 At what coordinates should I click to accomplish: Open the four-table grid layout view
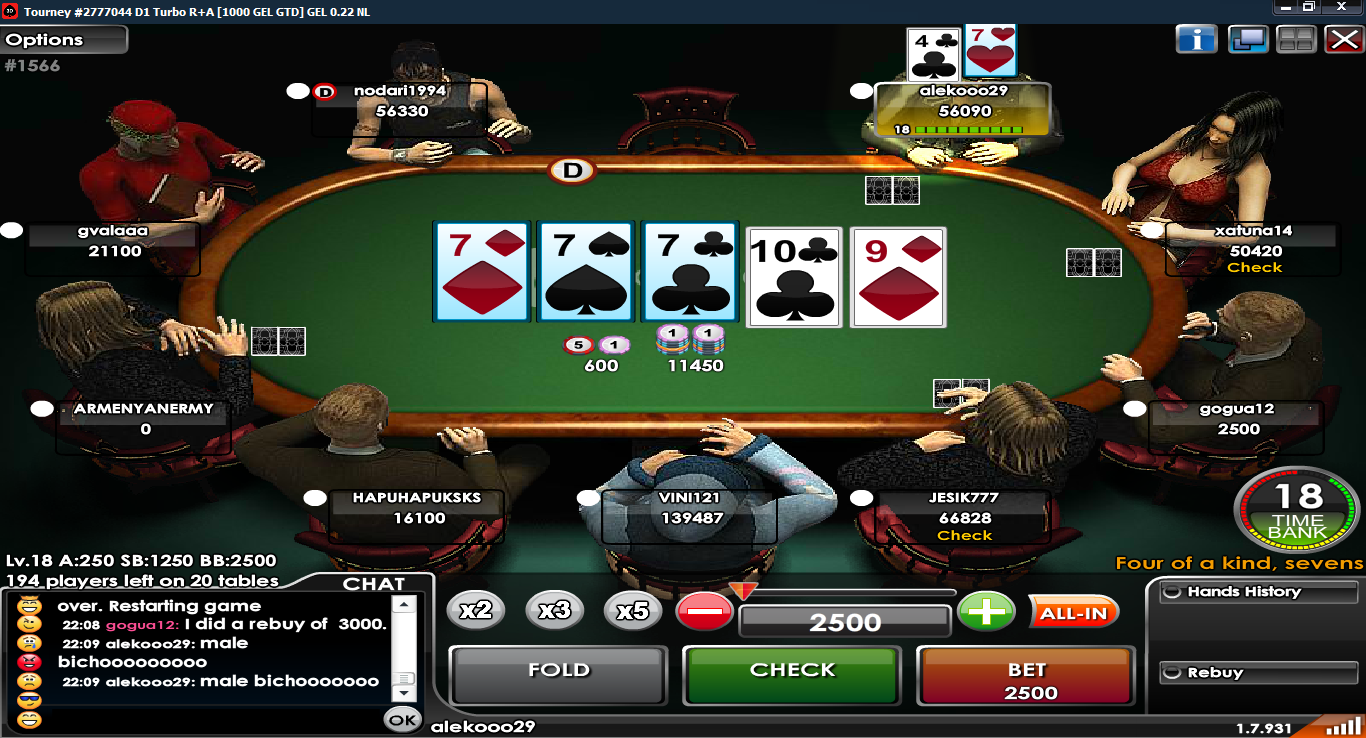coord(1295,39)
